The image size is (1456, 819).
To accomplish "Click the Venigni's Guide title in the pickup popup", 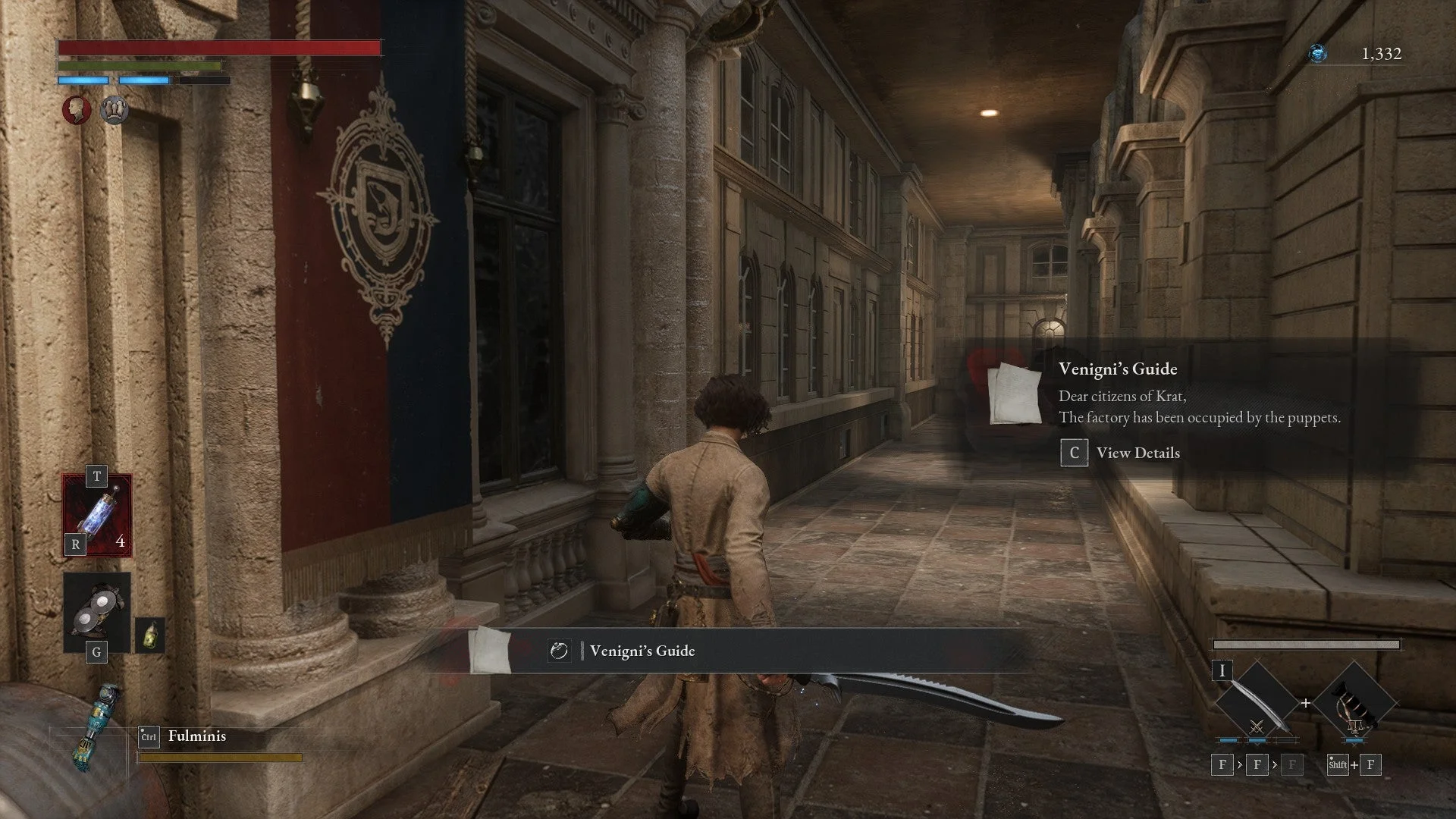I will tap(1118, 369).
